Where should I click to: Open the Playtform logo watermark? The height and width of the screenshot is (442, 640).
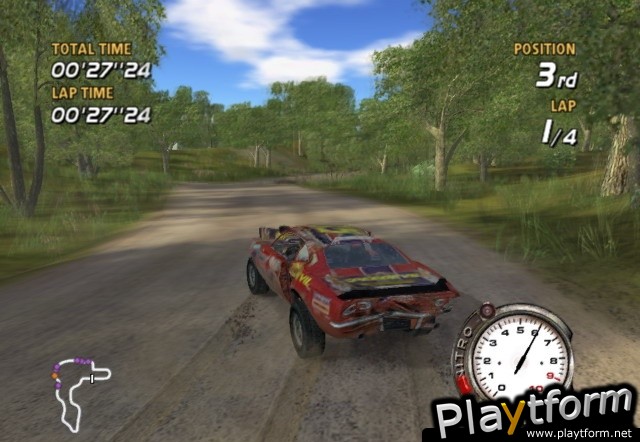coord(534,414)
